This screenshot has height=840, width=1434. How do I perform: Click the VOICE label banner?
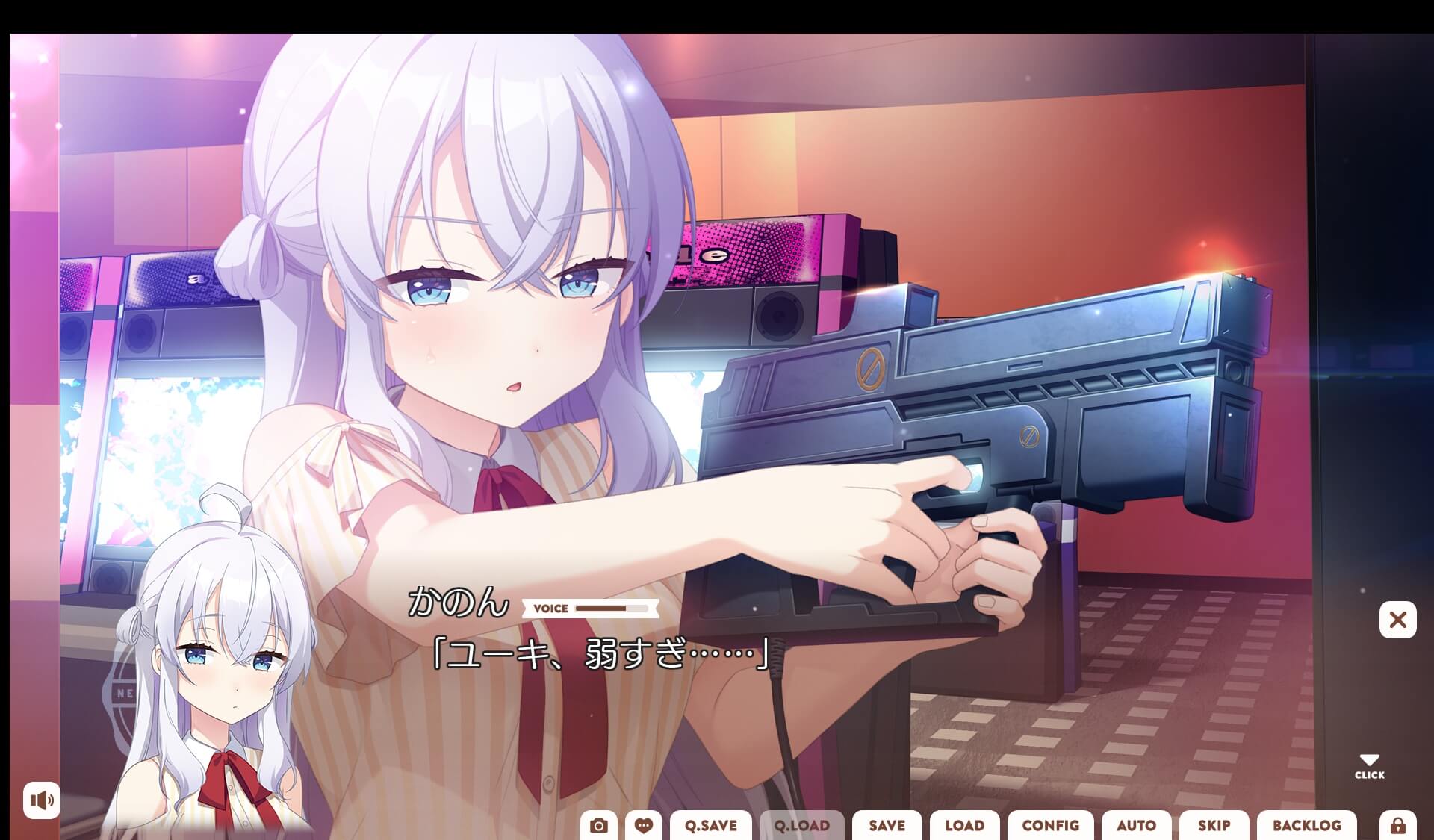coord(553,609)
